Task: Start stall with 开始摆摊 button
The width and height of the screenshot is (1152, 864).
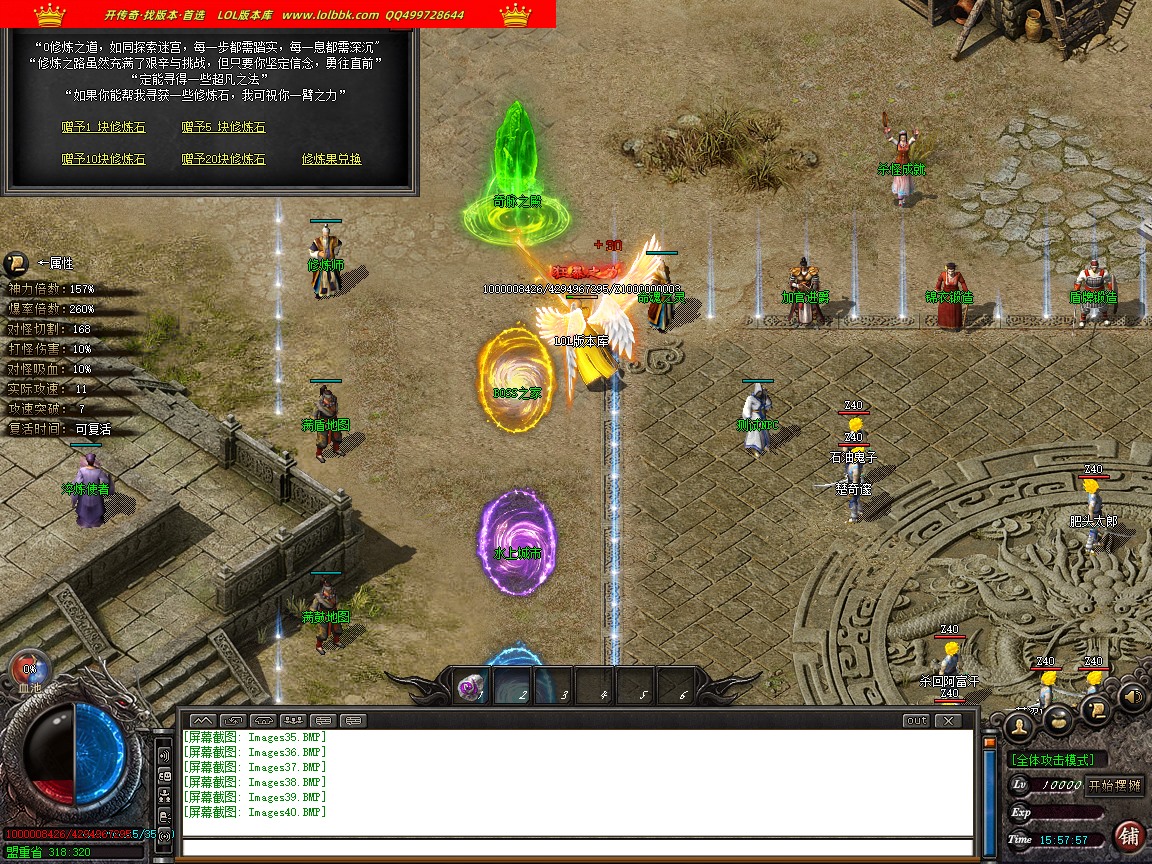Action: click(1114, 785)
